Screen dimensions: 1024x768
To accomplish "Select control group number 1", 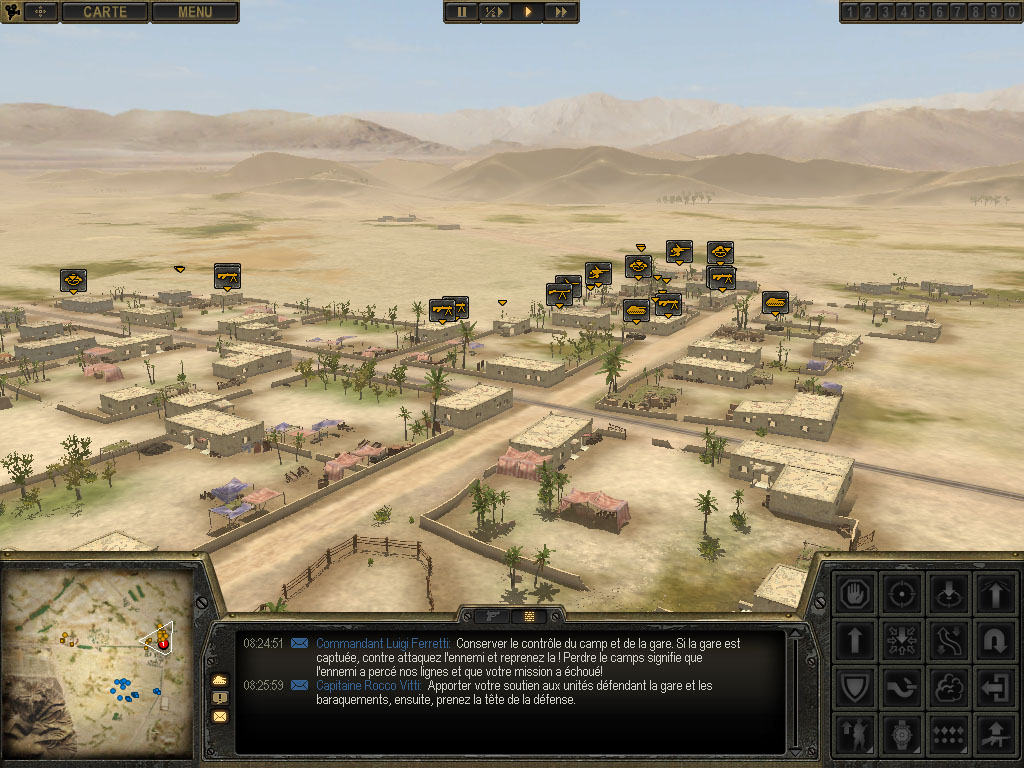I will pos(851,12).
